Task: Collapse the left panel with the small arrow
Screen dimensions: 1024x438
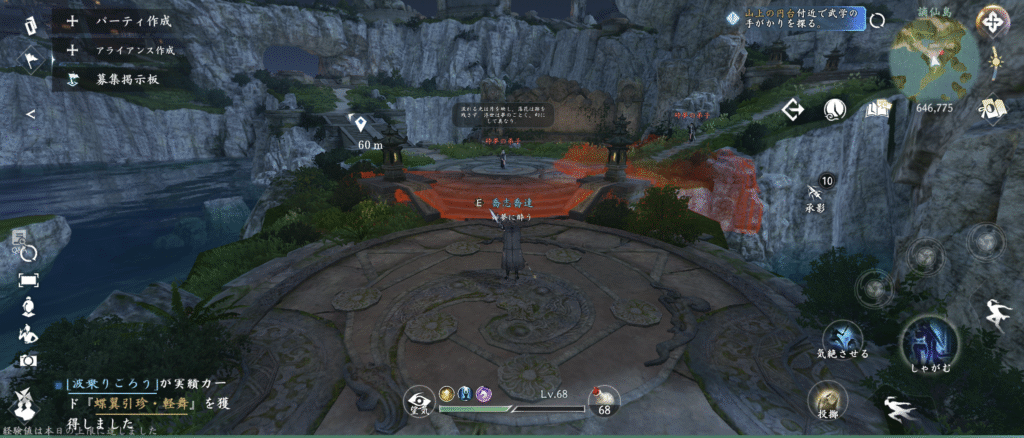Action: pos(30,114)
